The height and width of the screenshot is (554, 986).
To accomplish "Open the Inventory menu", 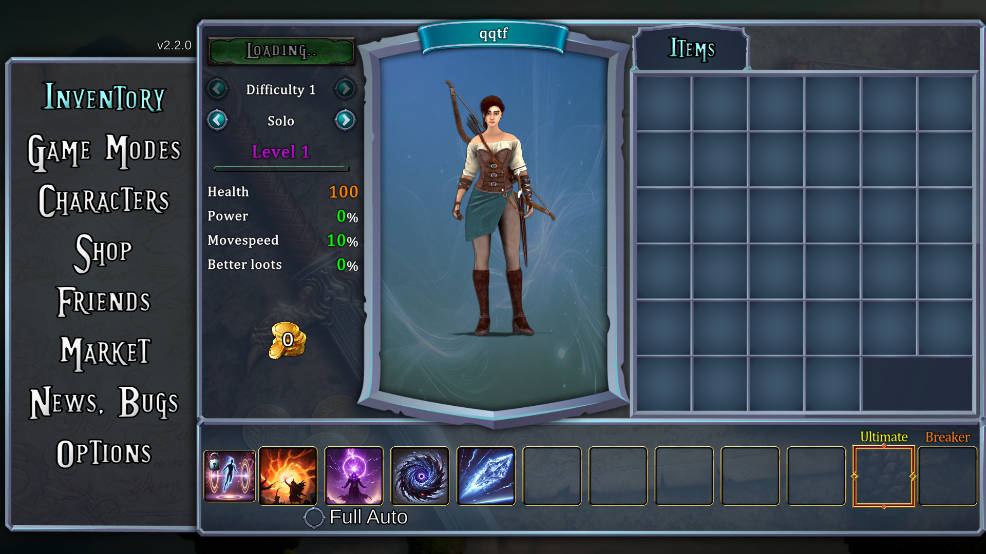I will tap(104, 98).
